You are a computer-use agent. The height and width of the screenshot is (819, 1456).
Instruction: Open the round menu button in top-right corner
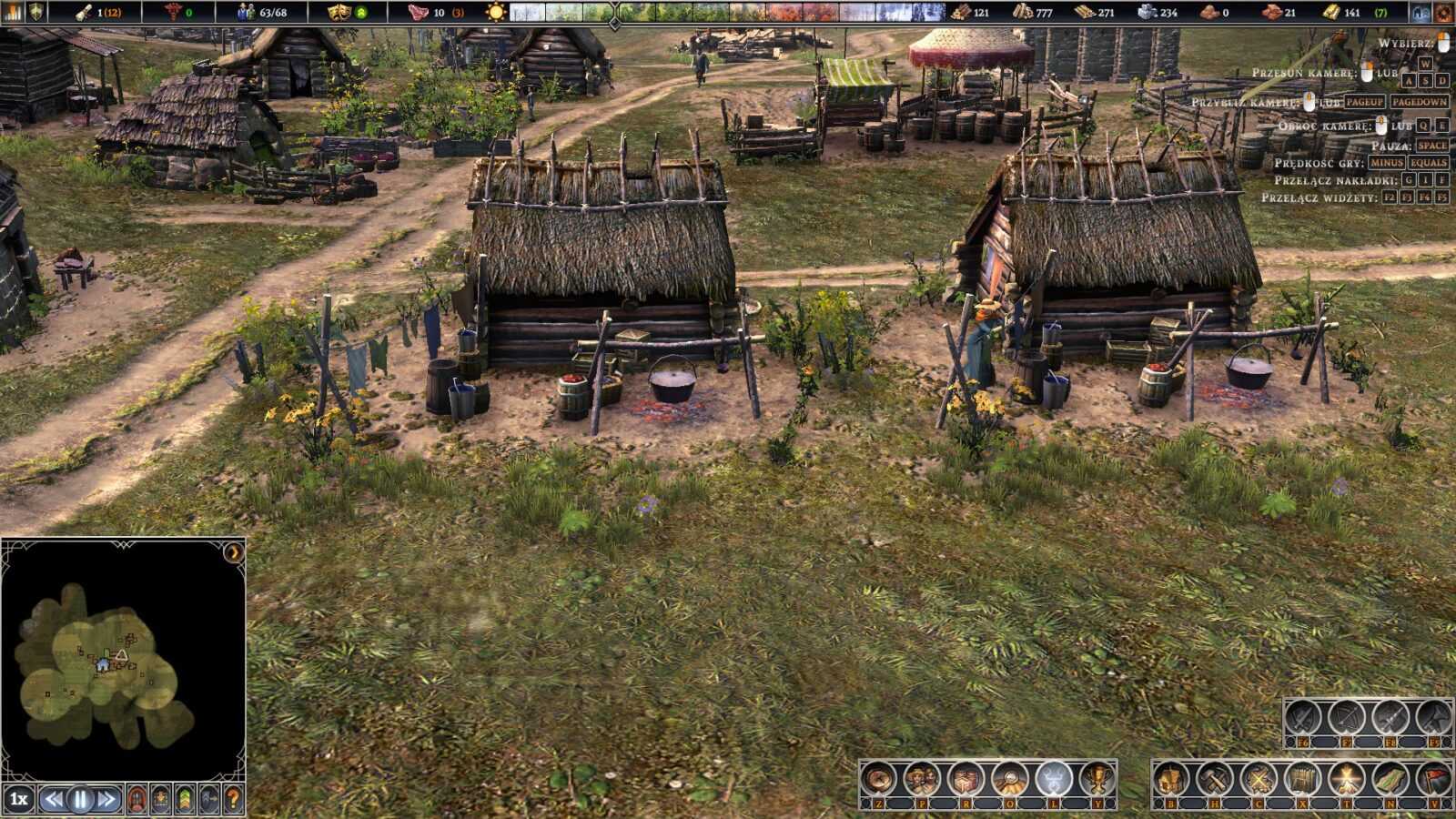1443,12
